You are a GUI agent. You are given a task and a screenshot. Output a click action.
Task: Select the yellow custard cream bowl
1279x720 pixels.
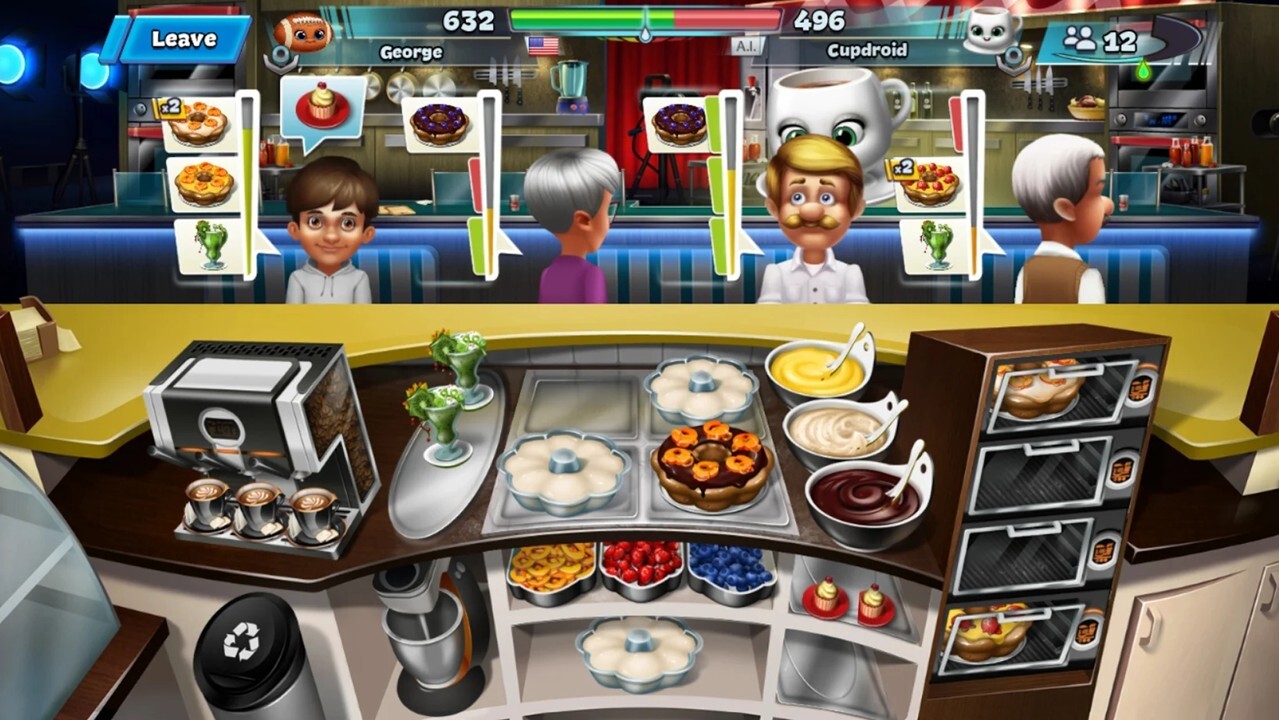817,370
